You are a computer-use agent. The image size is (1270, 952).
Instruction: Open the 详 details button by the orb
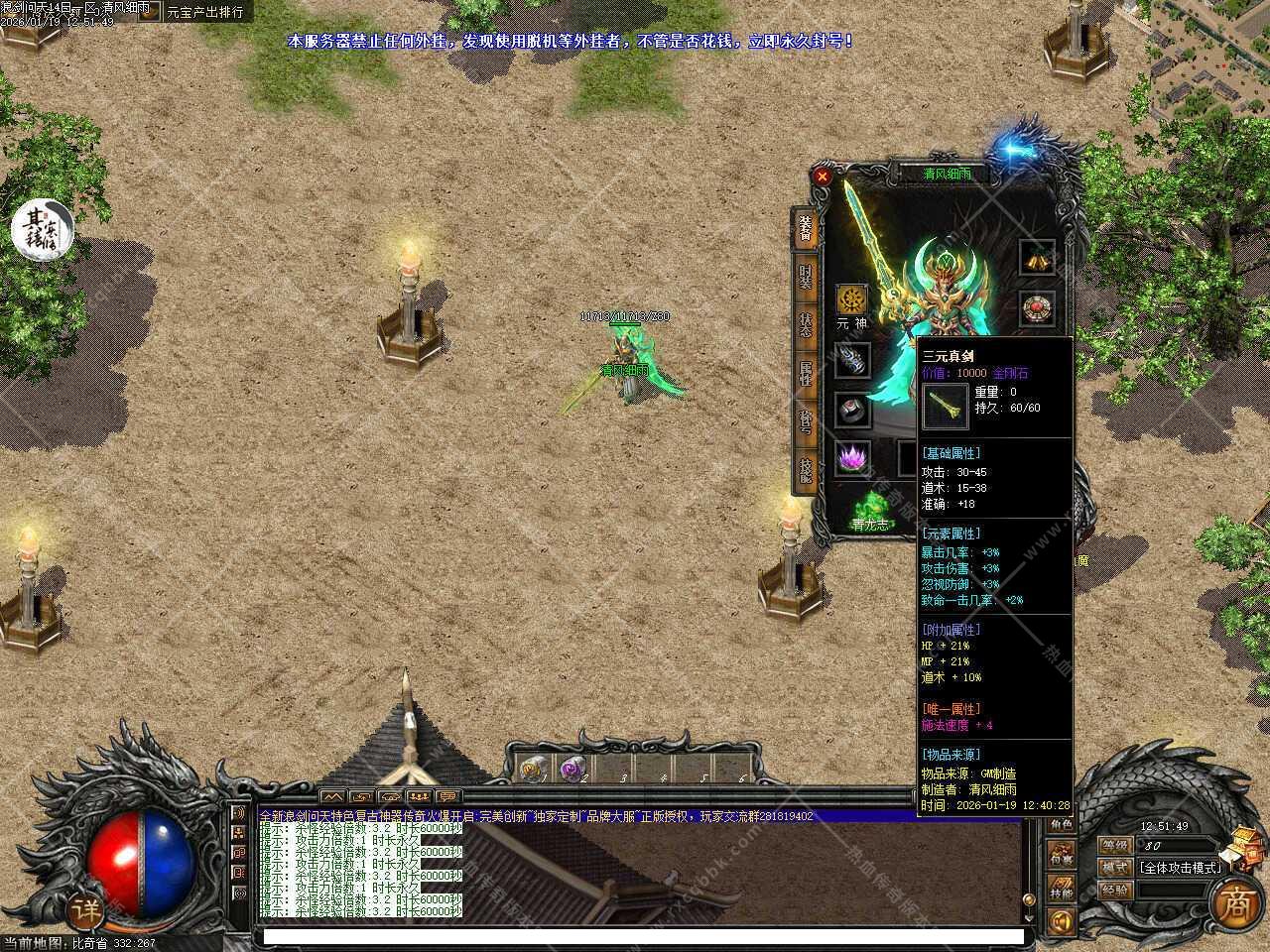86,908
